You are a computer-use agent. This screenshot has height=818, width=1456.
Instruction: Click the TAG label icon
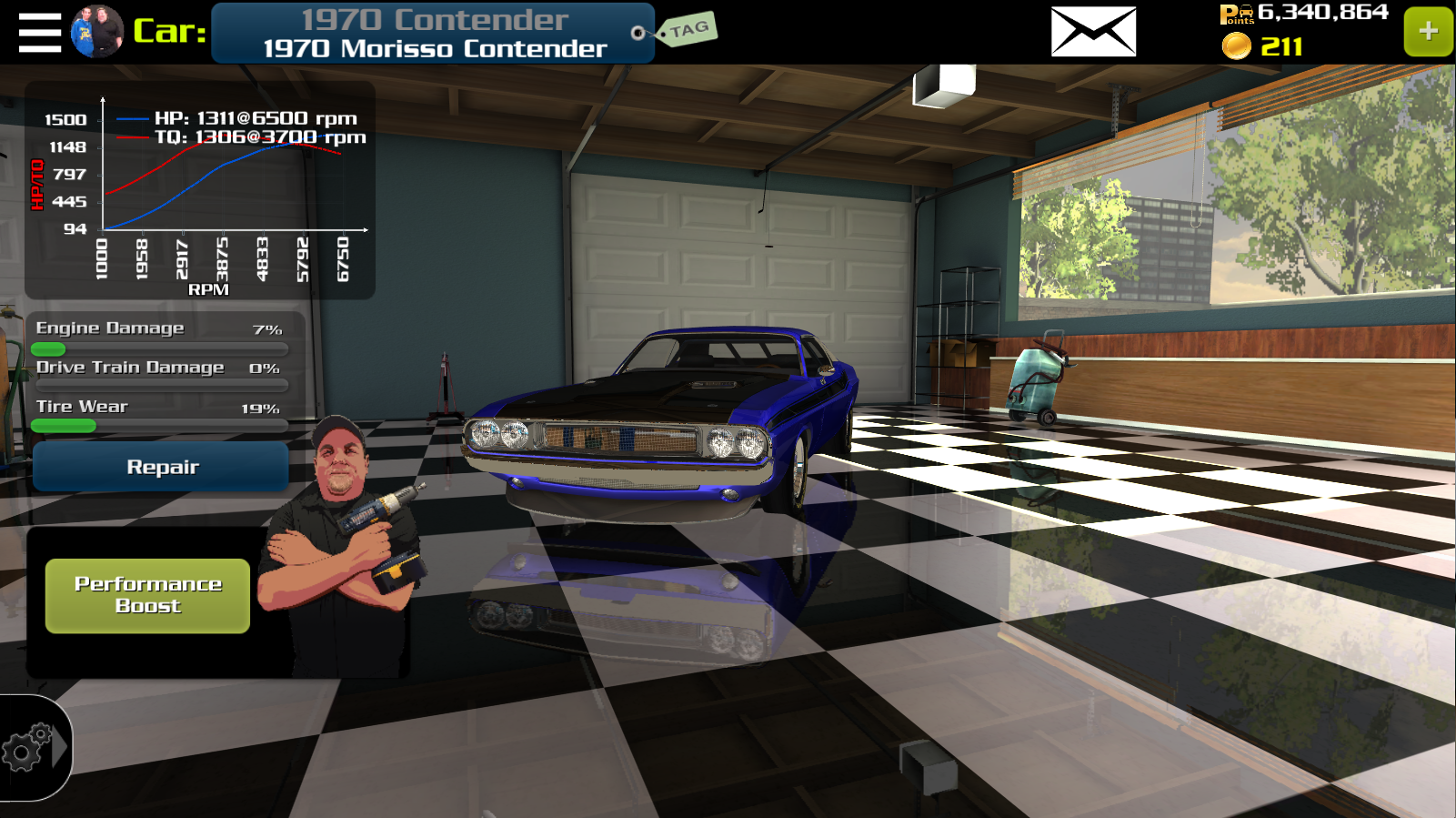688,30
